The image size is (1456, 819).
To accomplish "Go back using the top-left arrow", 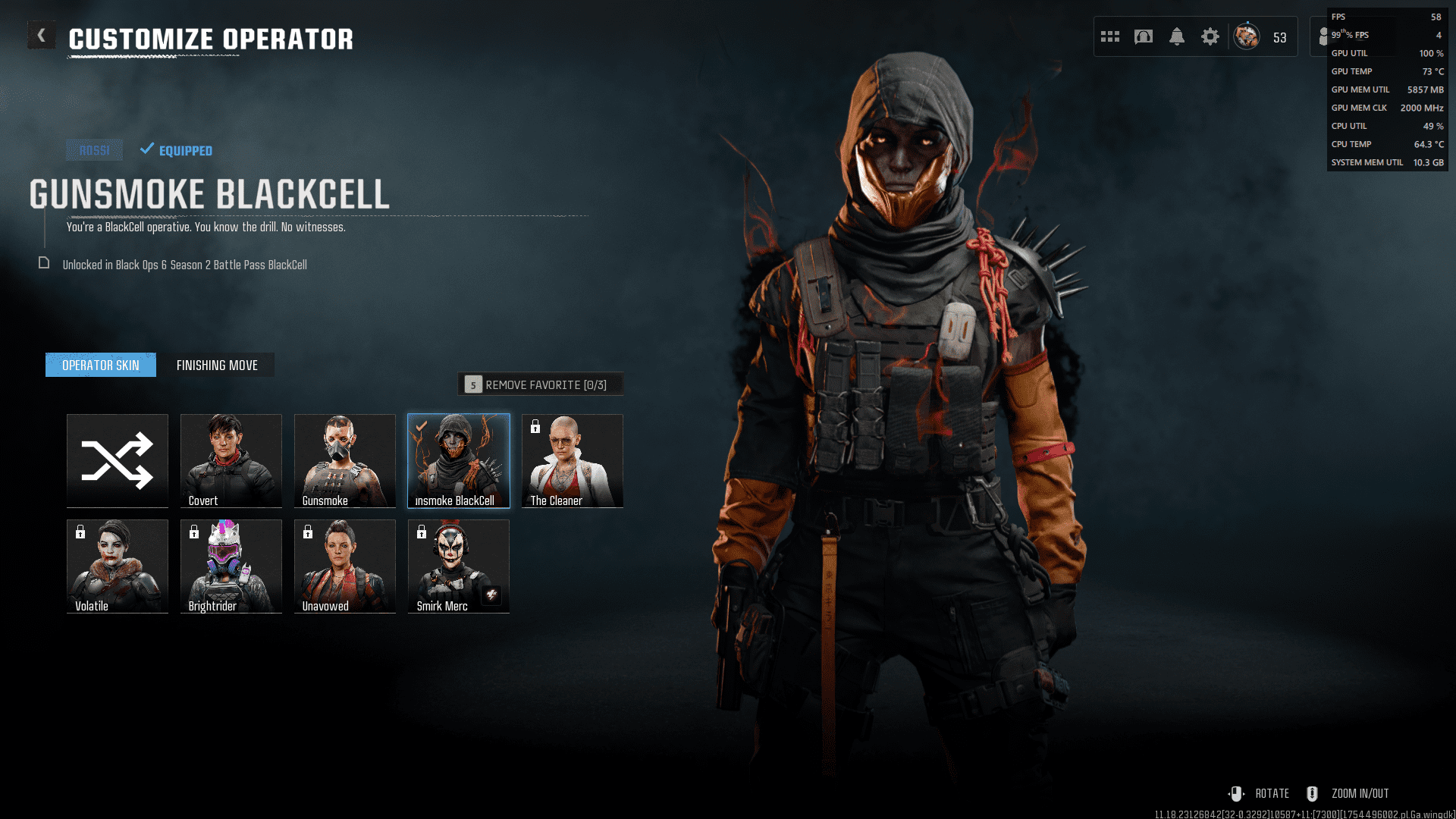I will pyautogui.click(x=42, y=36).
